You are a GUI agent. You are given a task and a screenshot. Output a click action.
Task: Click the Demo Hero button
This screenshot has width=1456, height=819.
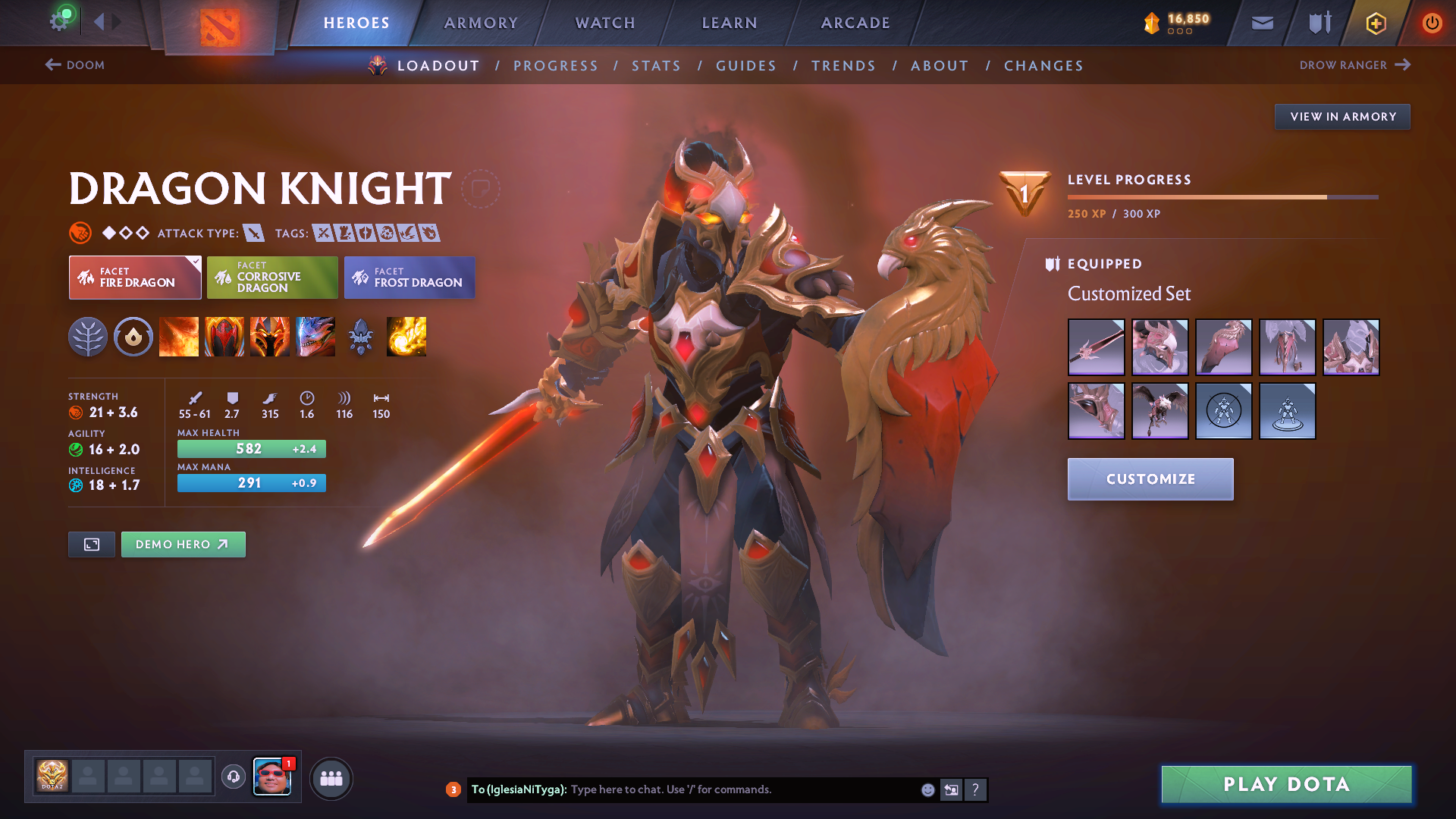coord(183,544)
